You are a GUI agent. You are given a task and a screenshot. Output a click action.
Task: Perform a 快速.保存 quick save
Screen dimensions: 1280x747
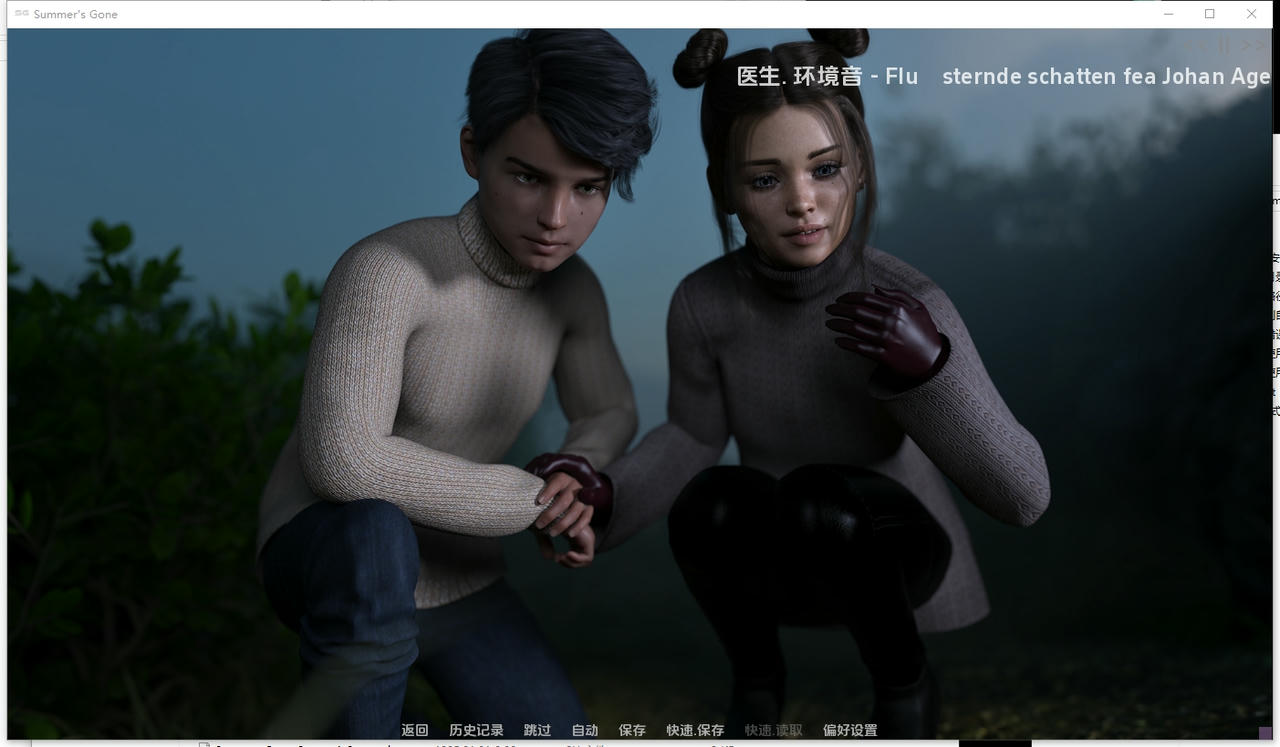[x=694, y=730]
